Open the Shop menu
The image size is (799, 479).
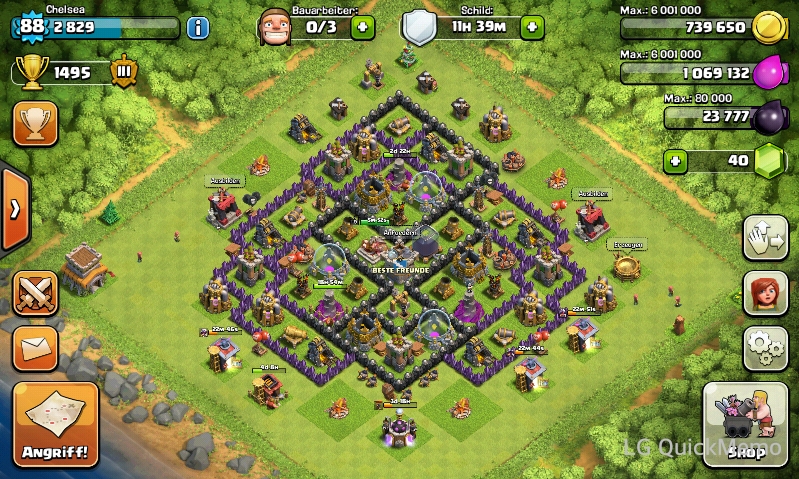745,425
